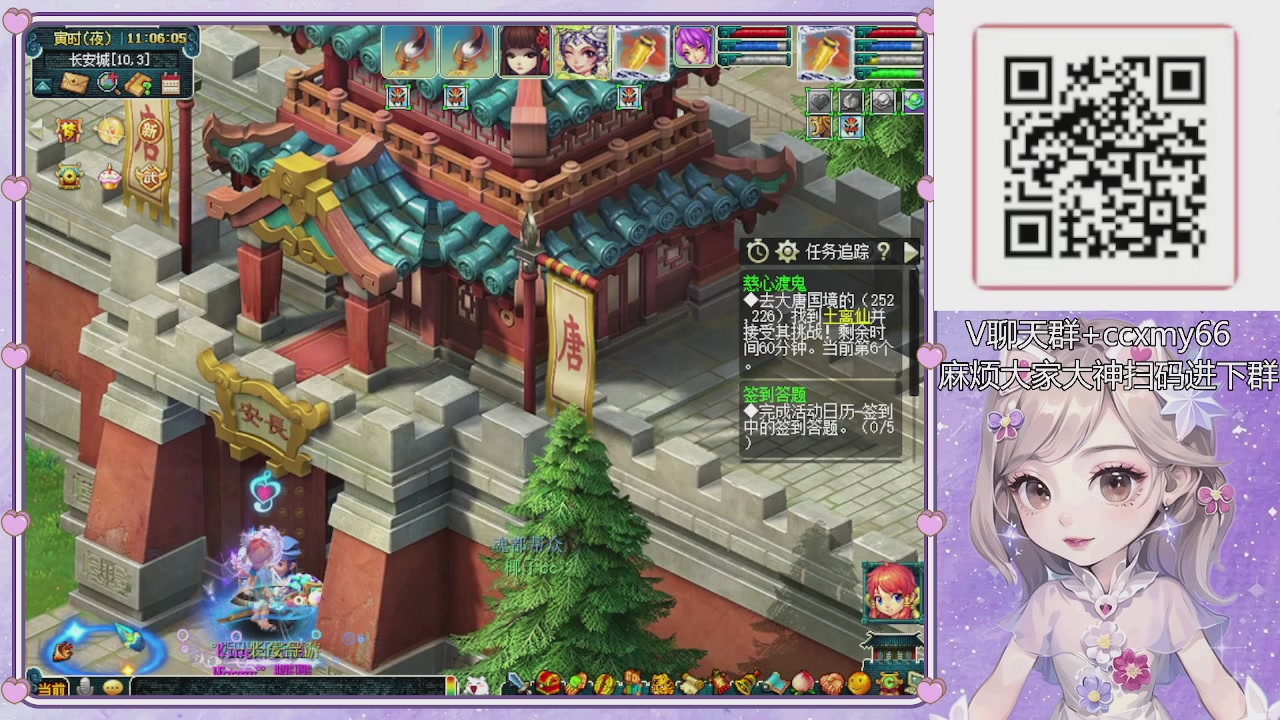
Task: Open the mail envelope icon top-left
Action: (x=73, y=83)
